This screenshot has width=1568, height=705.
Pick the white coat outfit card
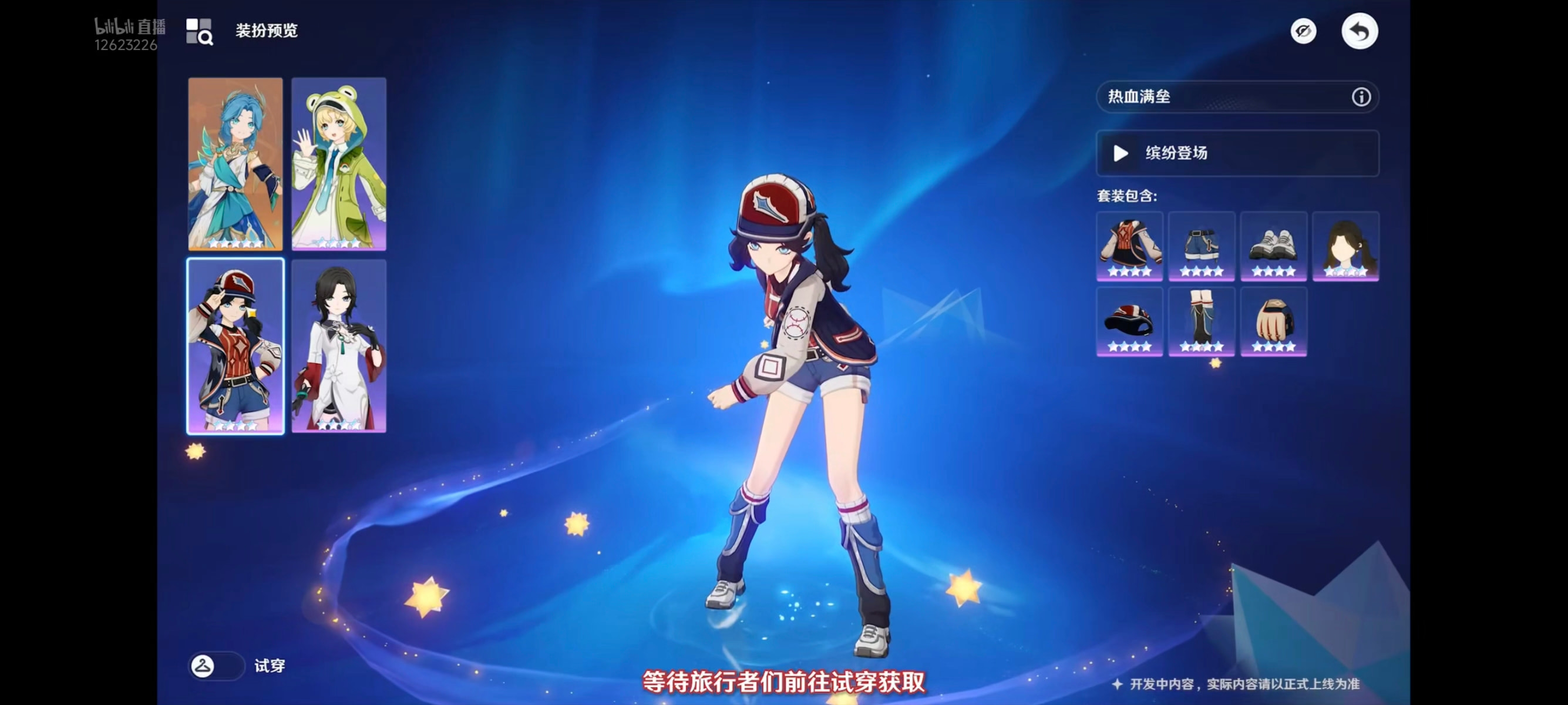click(x=338, y=345)
